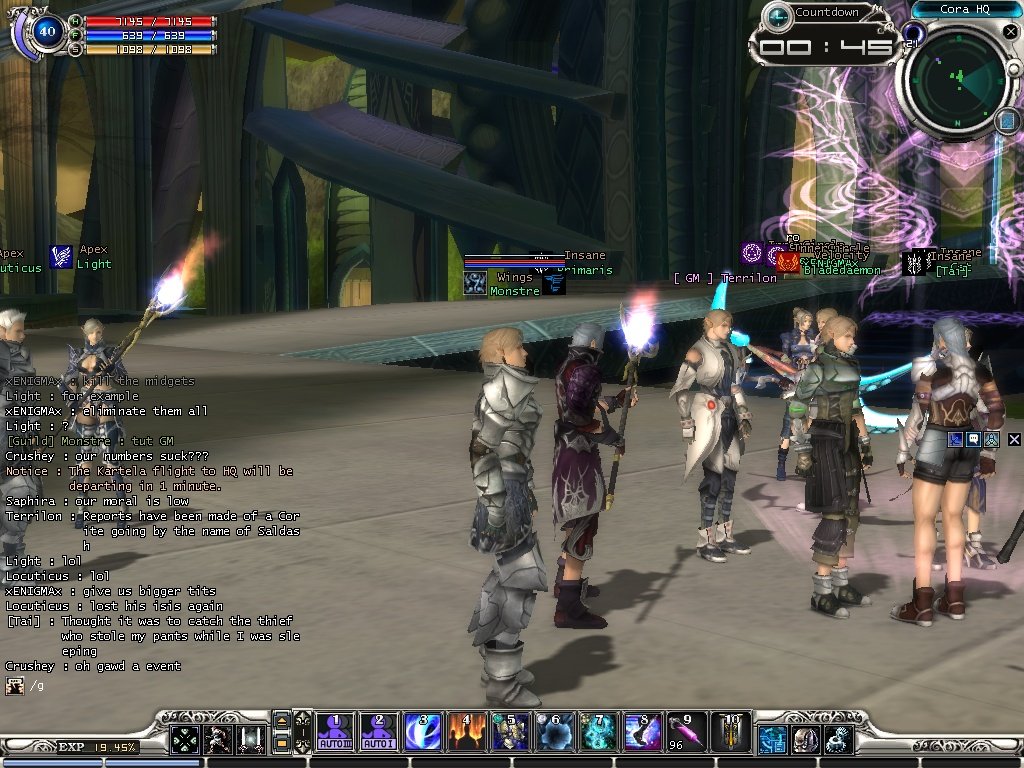Close the small panel with the X button
This screenshot has width=1024, height=768.
point(1014,439)
